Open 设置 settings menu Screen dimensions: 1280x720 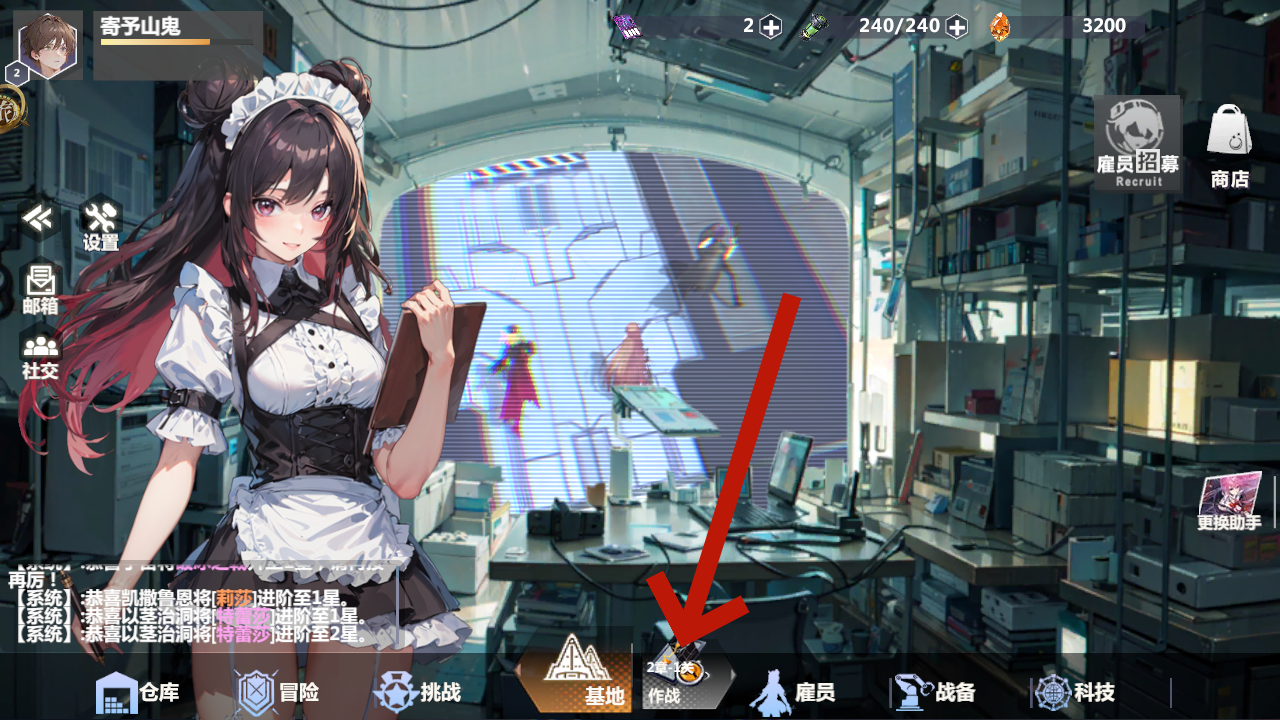(100, 224)
